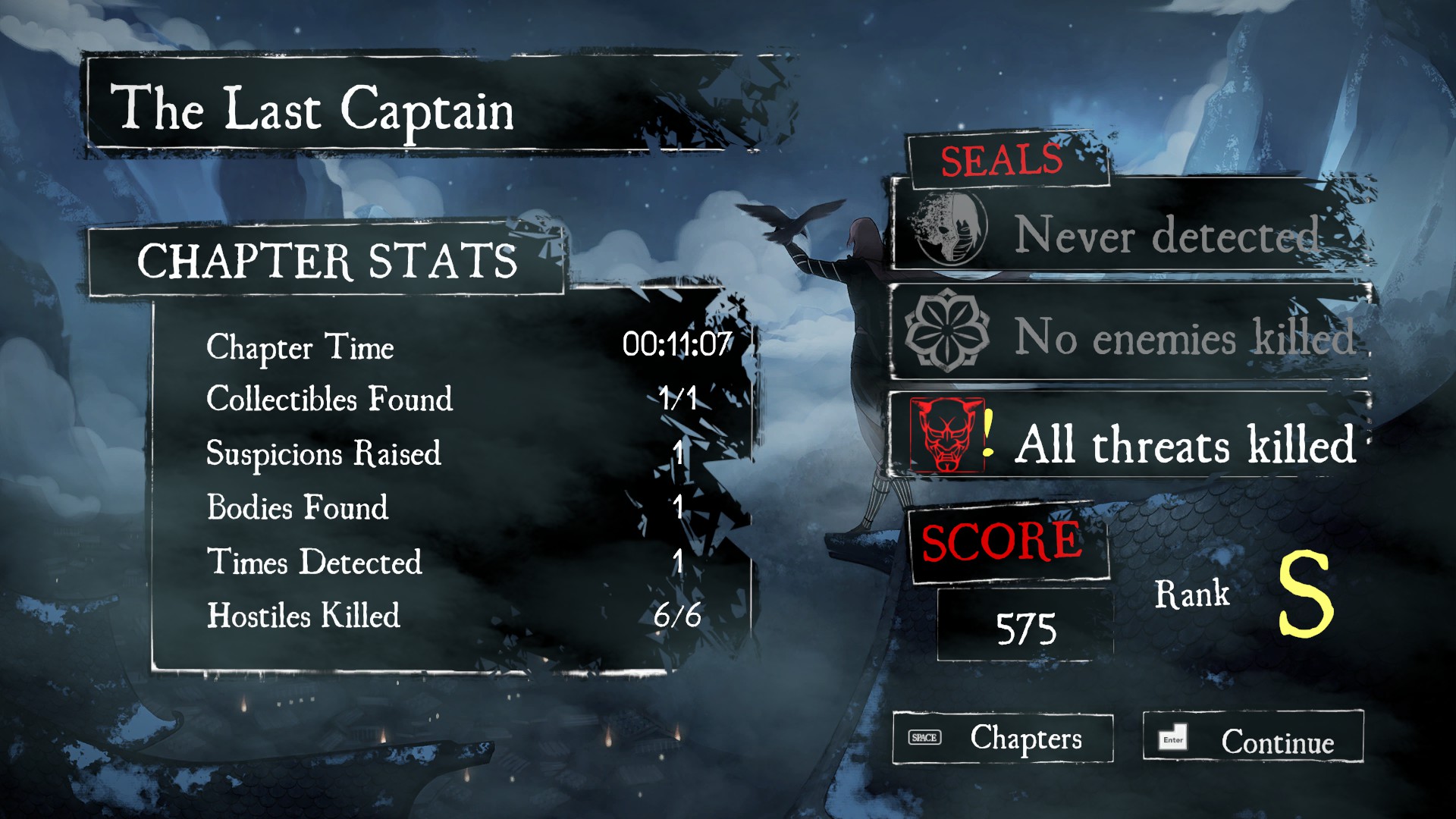Select the No enemies killed seal
Screen dimensions: 1456x819
coord(1130,336)
